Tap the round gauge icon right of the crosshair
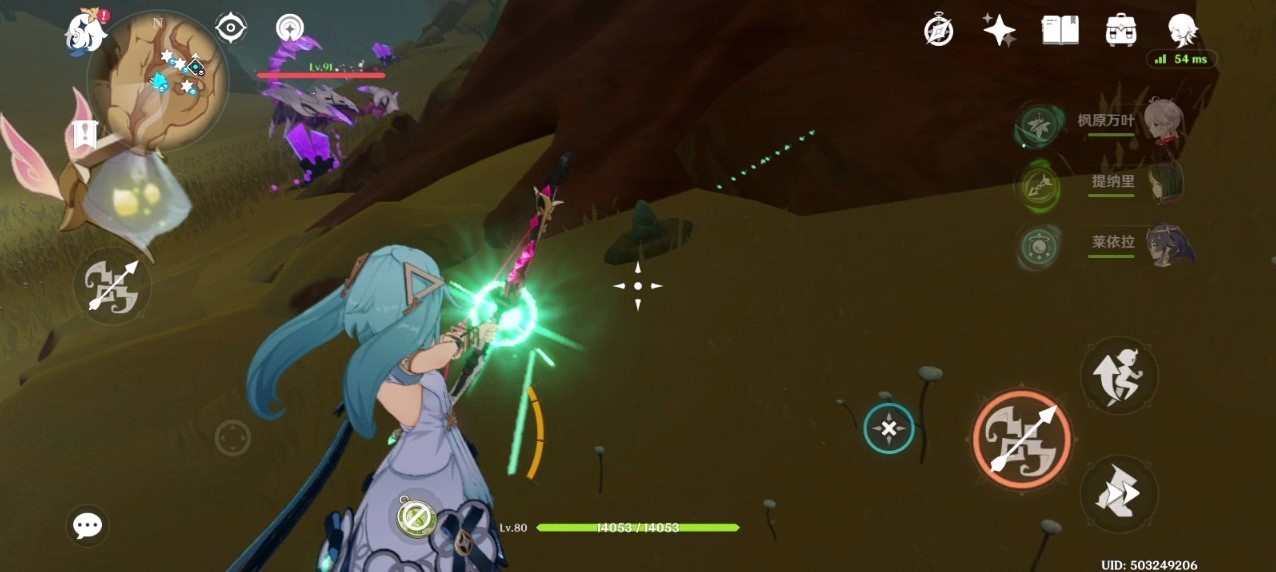Image resolution: width=1276 pixels, height=572 pixels. pos(290,28)
